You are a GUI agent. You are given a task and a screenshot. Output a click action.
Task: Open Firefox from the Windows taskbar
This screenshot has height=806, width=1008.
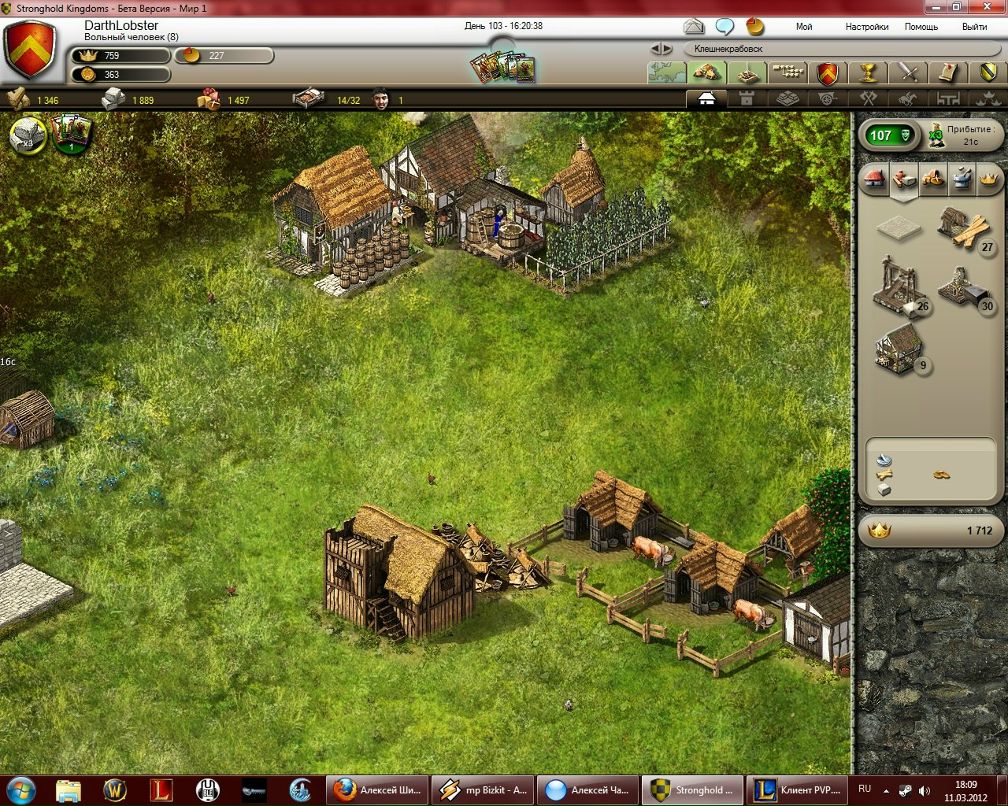click(344, 789)
